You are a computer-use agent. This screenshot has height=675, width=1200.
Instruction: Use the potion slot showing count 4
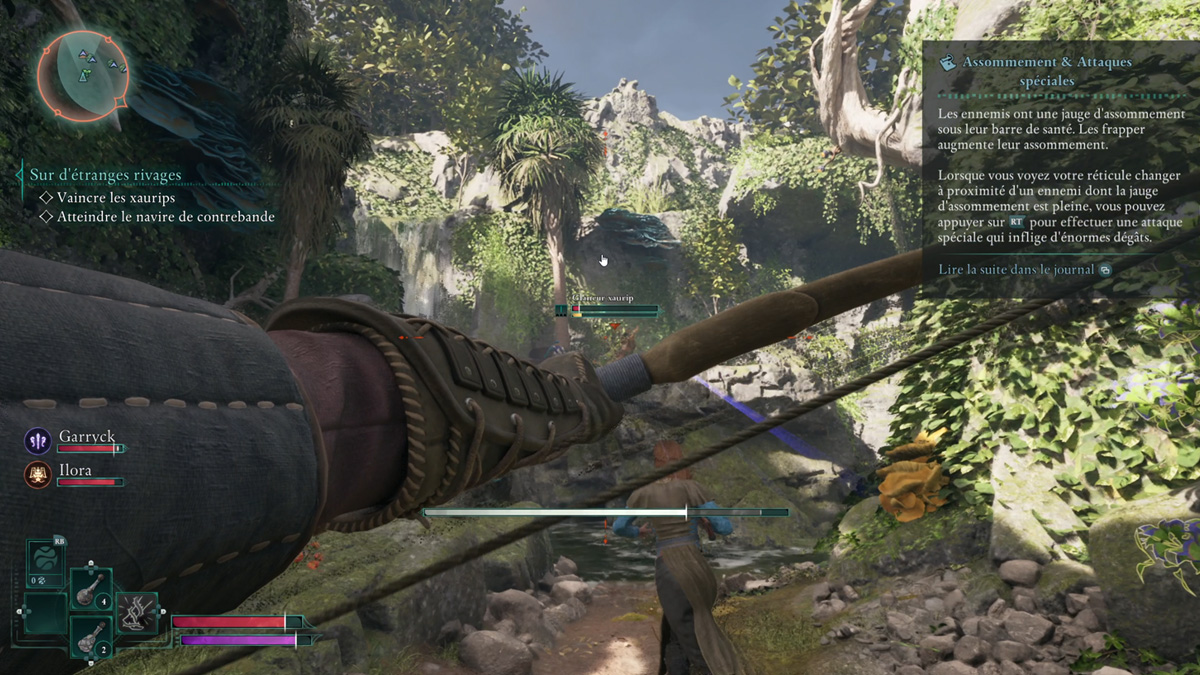pos(90,587)
